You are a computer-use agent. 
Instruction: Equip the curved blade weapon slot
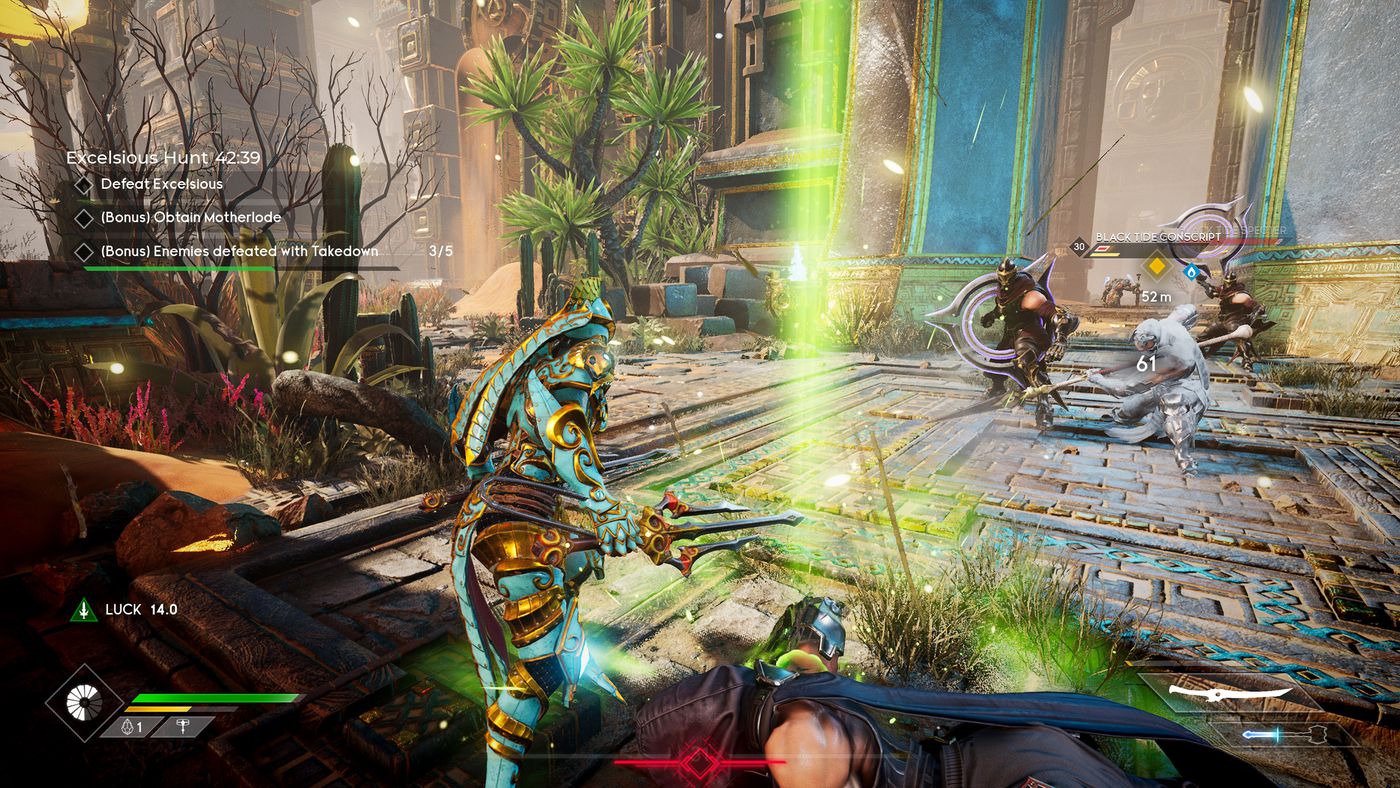[1242, 692]
